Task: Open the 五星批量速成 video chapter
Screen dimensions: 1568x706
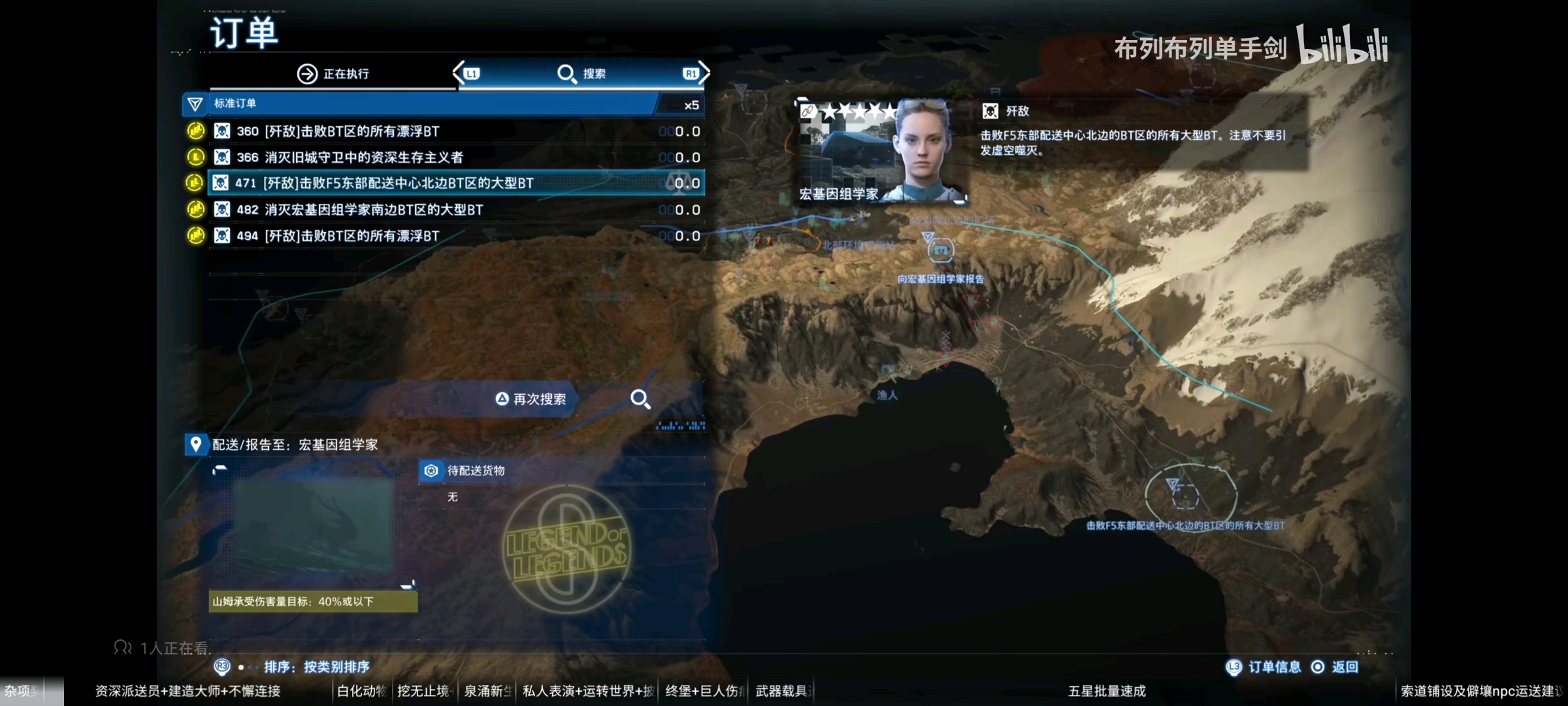Action: [1107, 691]
